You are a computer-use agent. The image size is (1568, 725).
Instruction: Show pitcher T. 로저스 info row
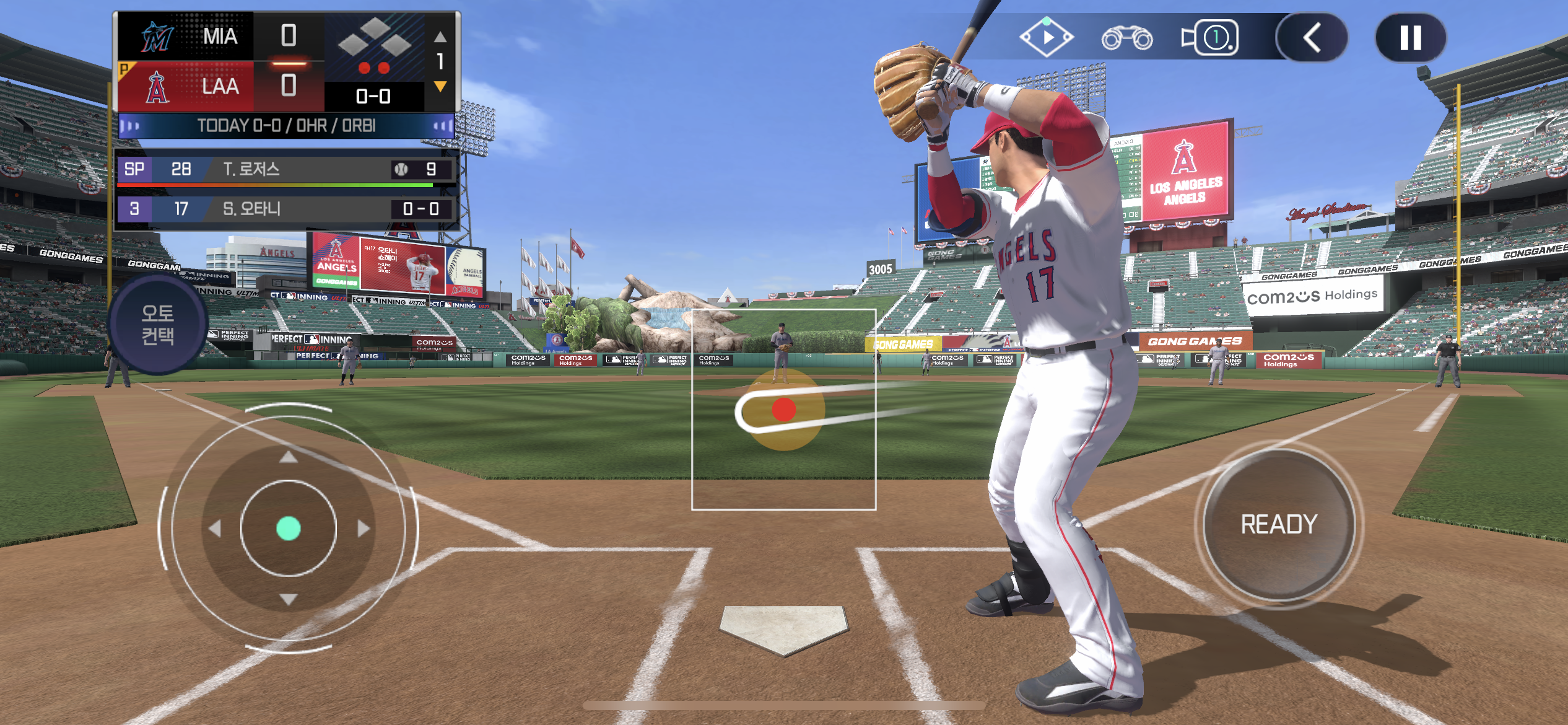pyautogui.click(x=286, y=169)
